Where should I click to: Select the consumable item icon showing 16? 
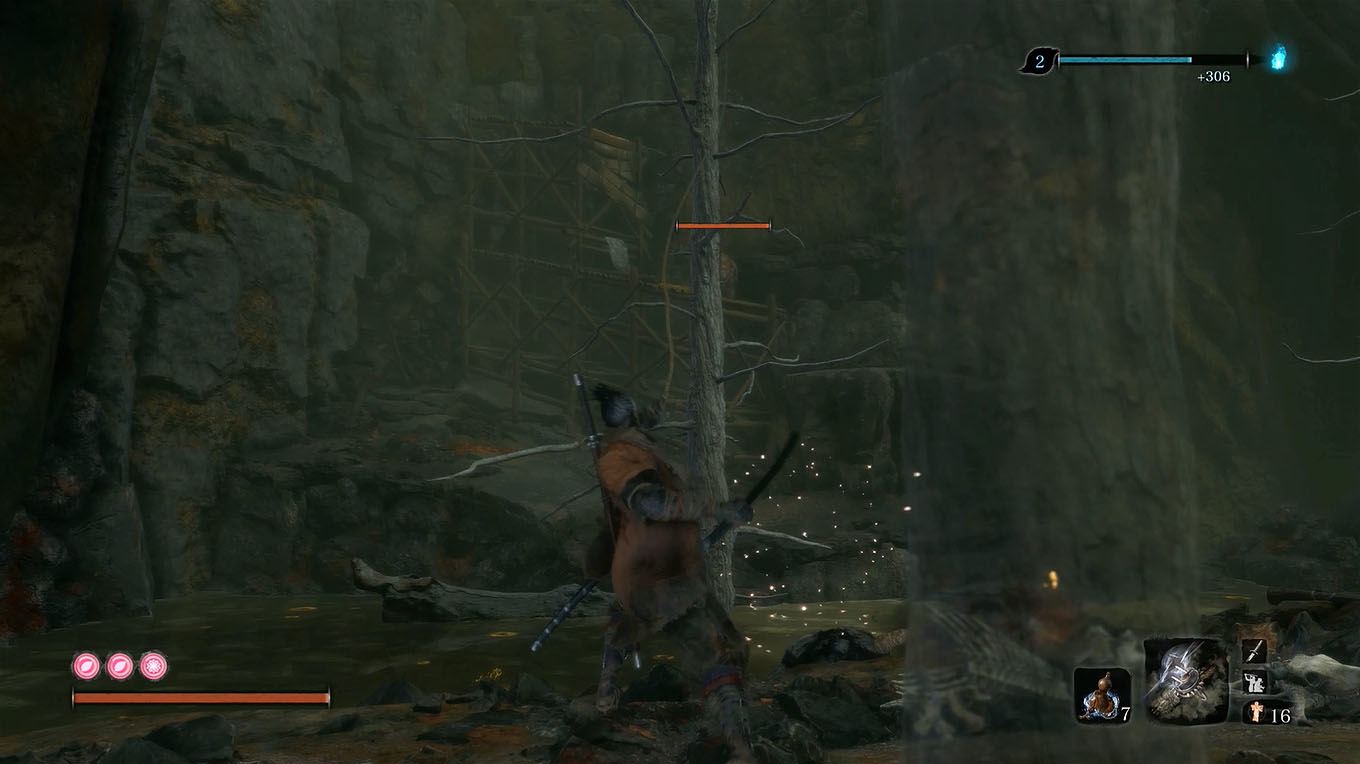coord(1254,713)
